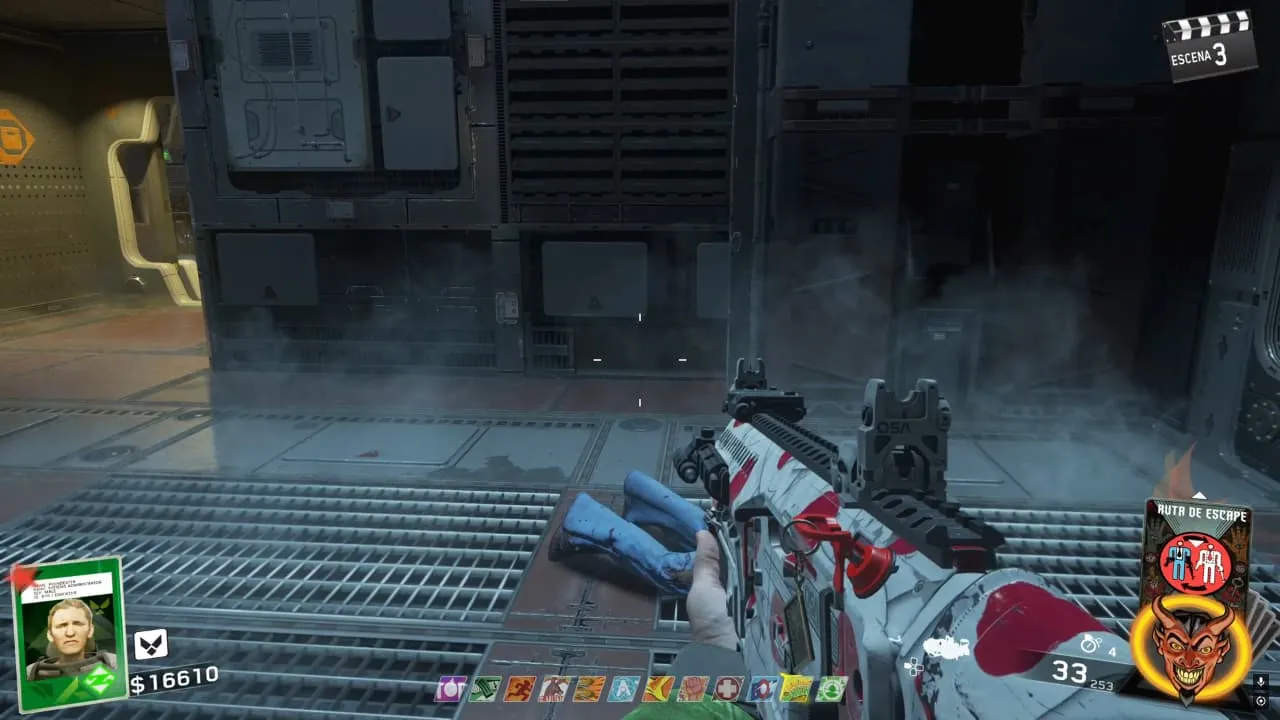1280x720 pixels.
Task: Click the blue and red target perk
Action: (x=762, y=688)
